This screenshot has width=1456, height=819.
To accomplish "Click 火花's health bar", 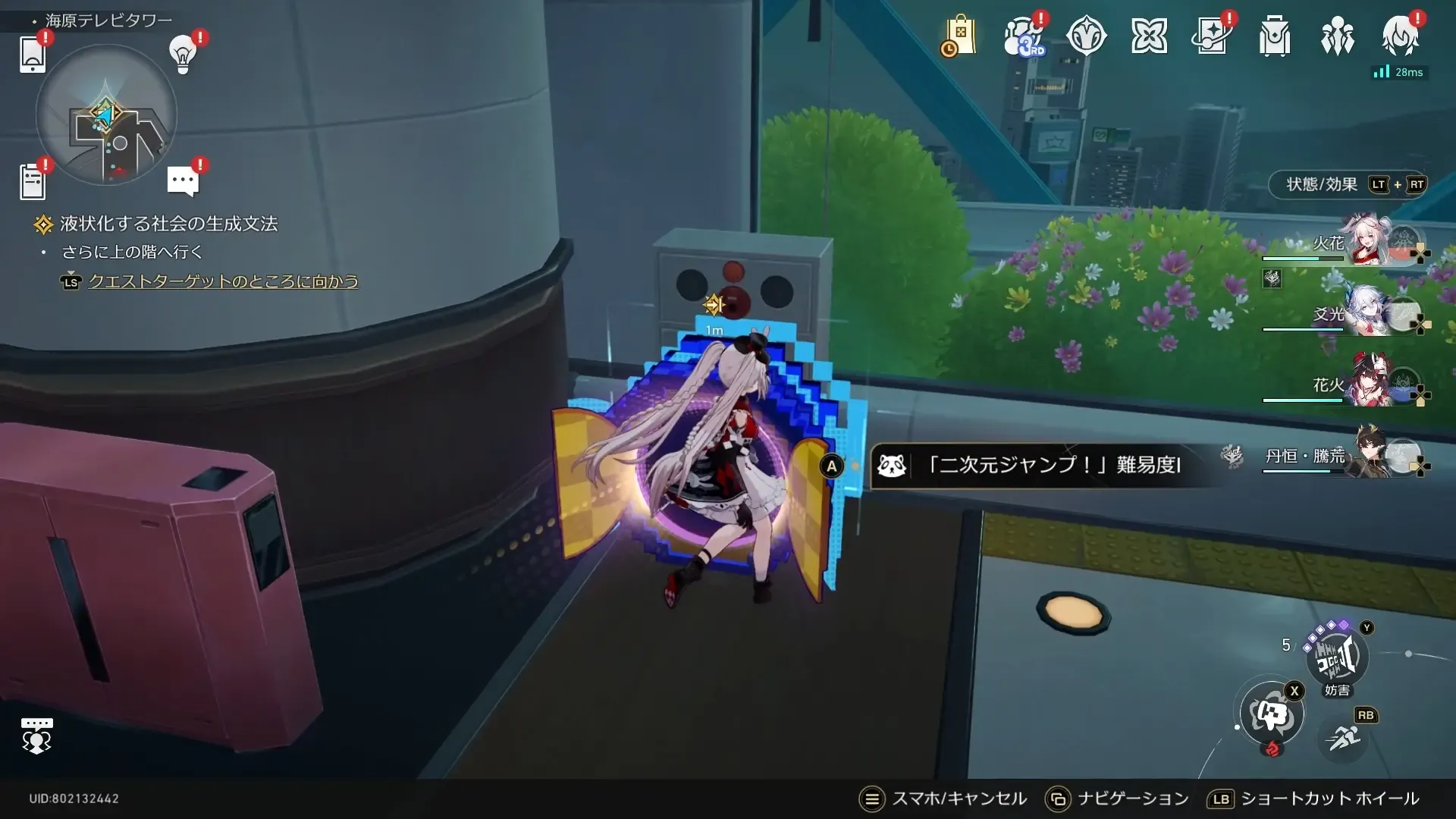I will pyautogui.click(x=1303, y=257).
